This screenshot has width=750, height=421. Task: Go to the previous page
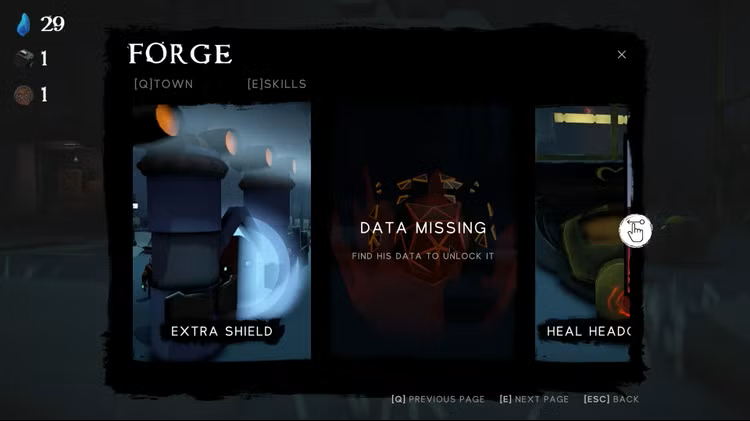[x=438, y=399]
